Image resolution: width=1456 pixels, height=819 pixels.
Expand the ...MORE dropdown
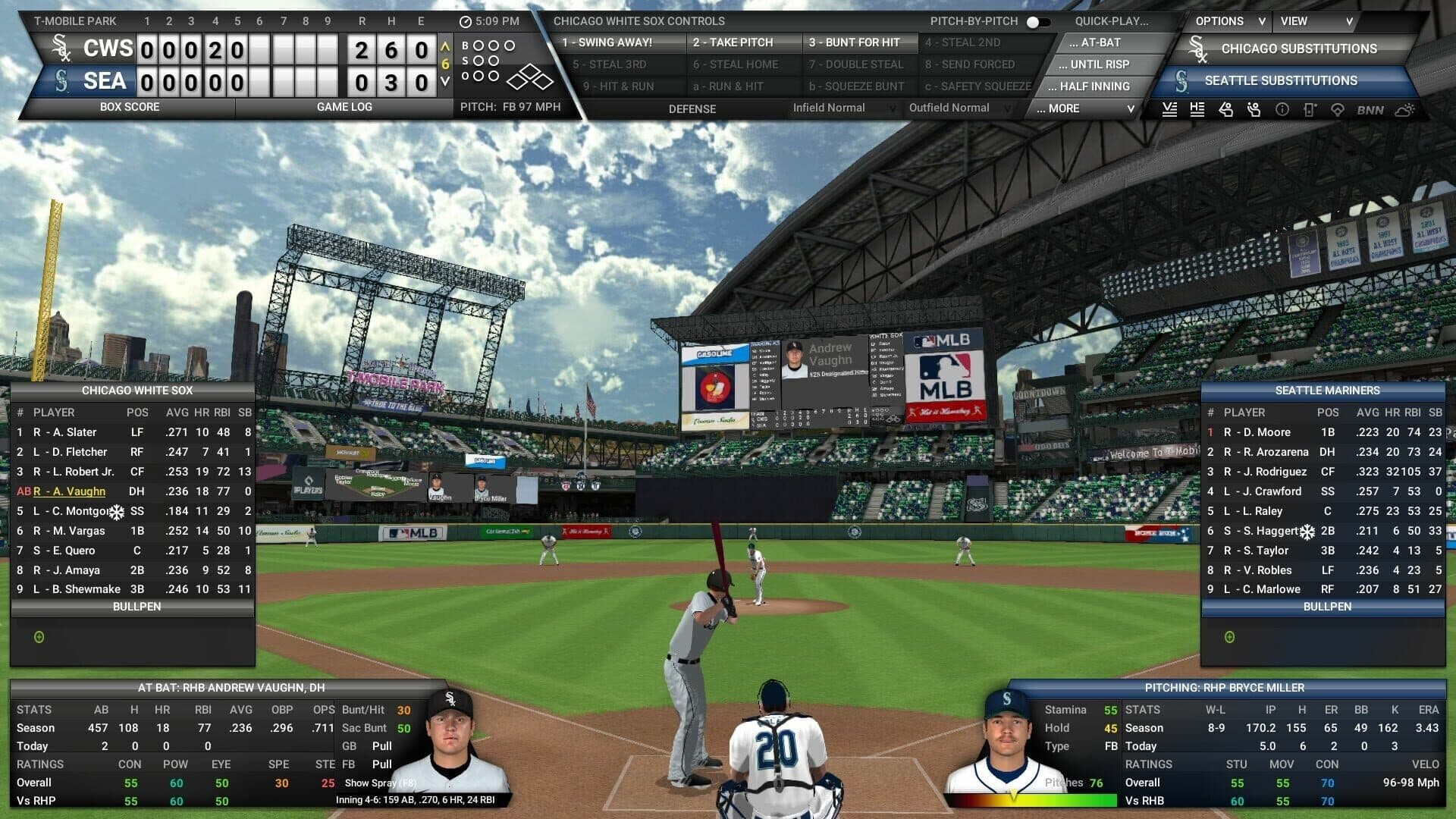click(x=1083, y=108)
